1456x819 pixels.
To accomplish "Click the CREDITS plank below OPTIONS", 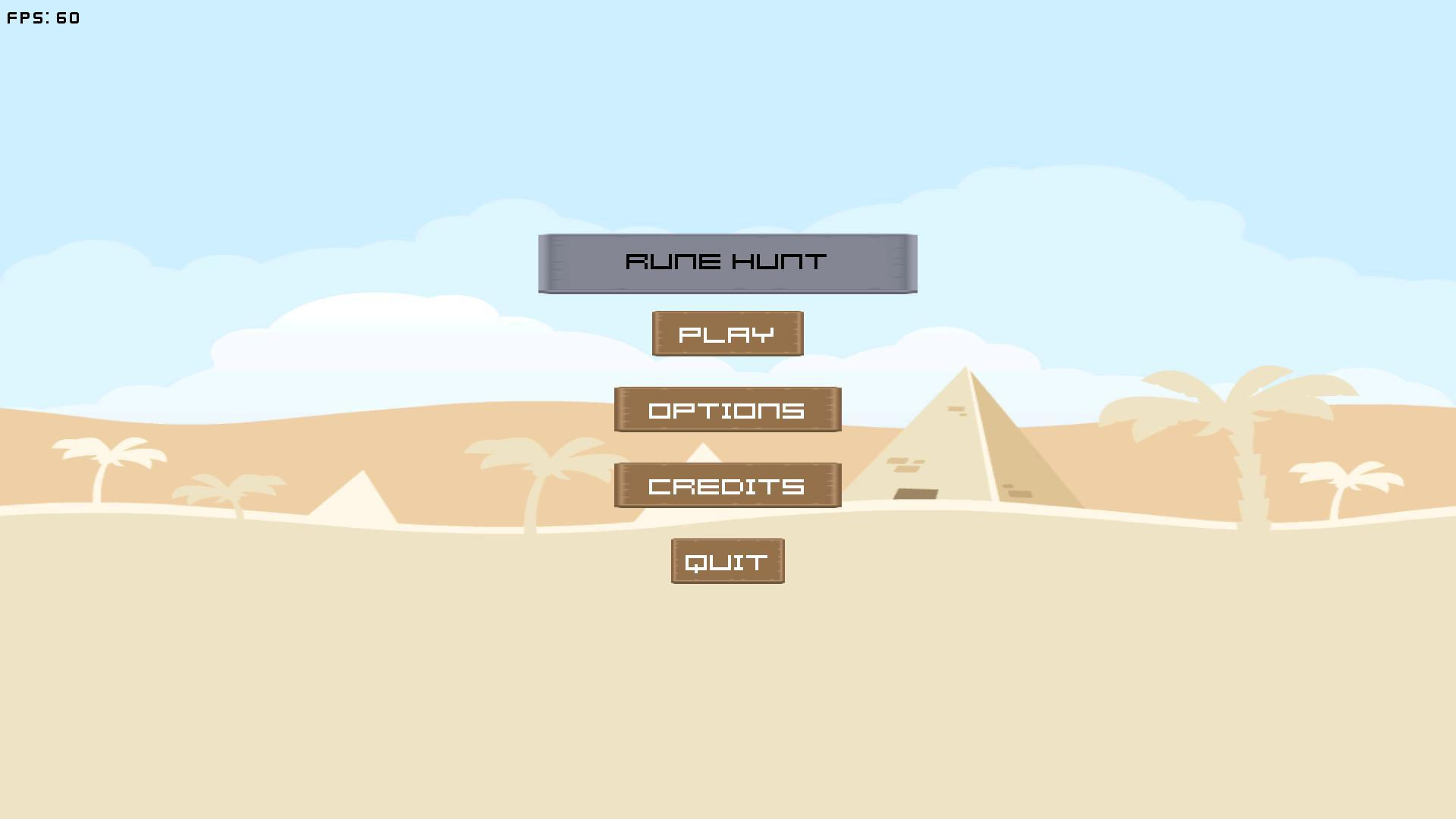I will pos(726,485).
